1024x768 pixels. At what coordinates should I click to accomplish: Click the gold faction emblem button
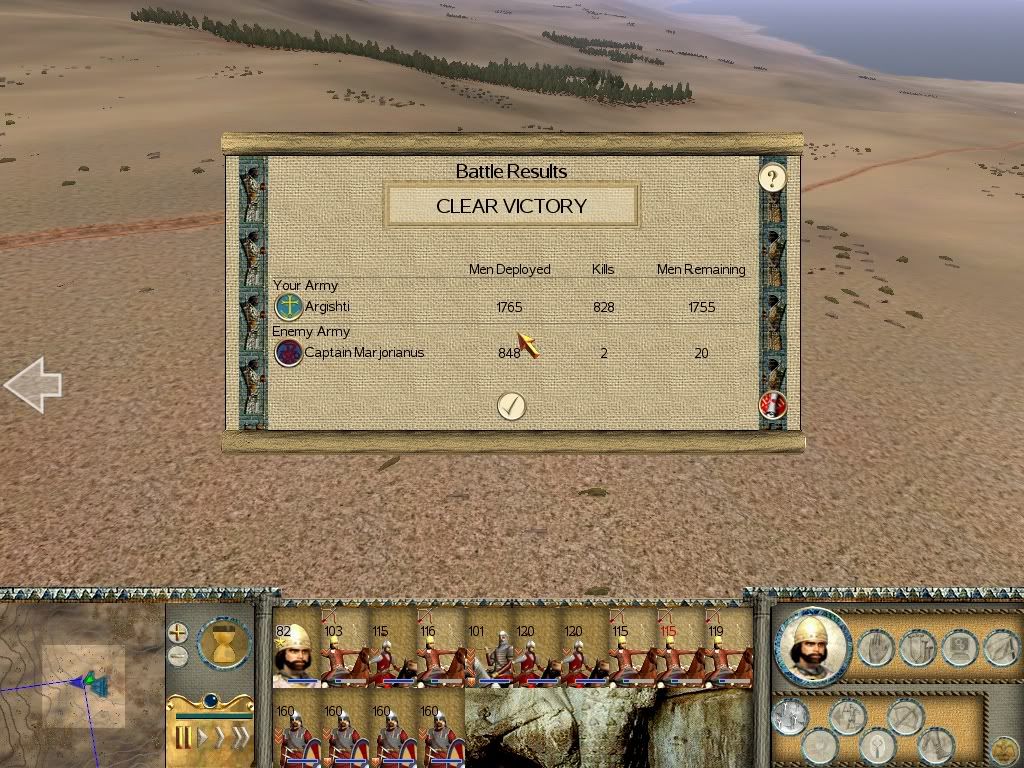pyautogui.click(x=1004, y=747)
